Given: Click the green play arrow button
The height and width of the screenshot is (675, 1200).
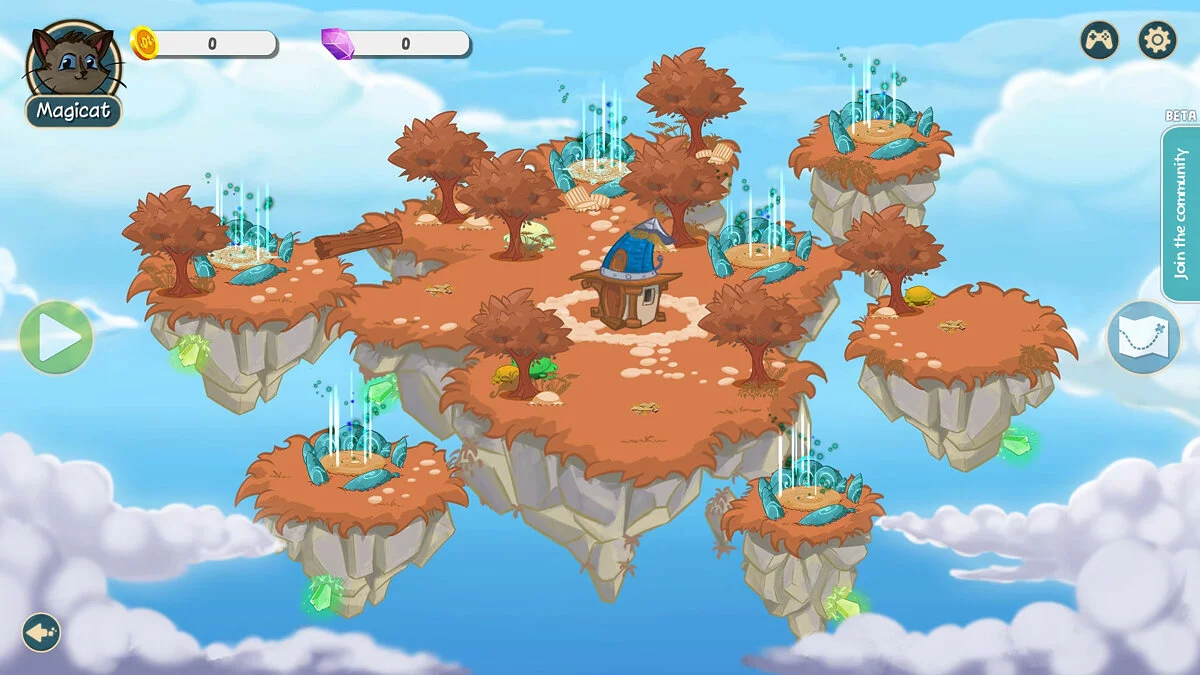Looking at the screenshot, I should (x=56, y=338).
